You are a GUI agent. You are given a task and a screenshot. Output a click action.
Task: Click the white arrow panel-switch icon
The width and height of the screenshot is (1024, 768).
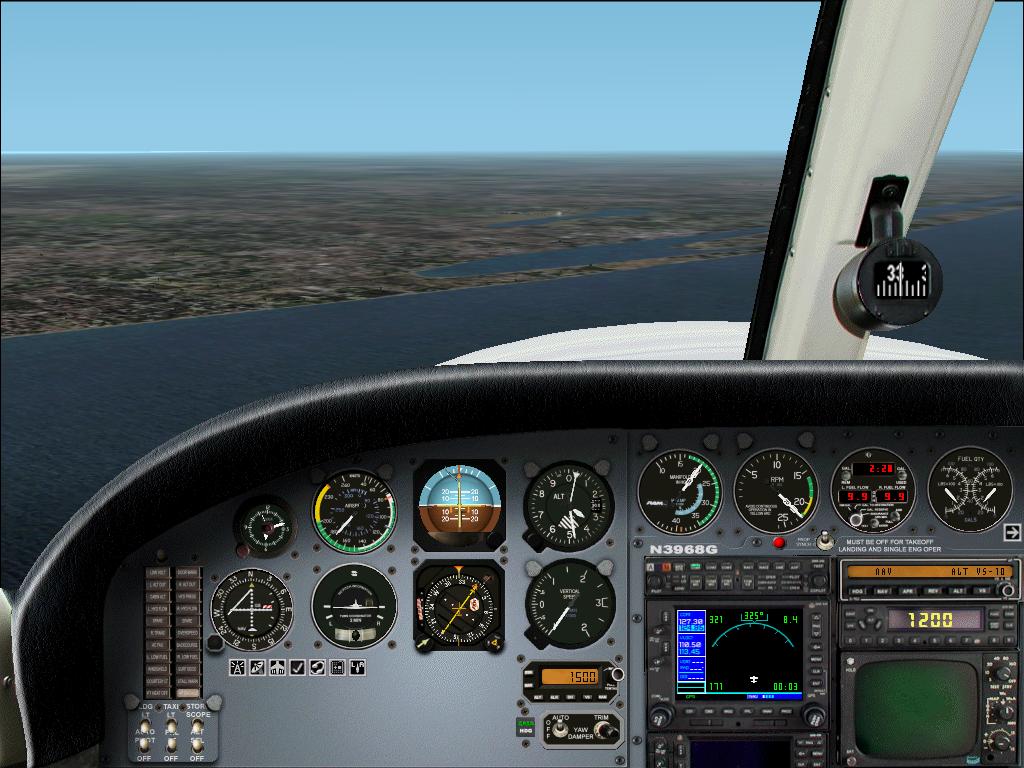[x=1012, y=532]
